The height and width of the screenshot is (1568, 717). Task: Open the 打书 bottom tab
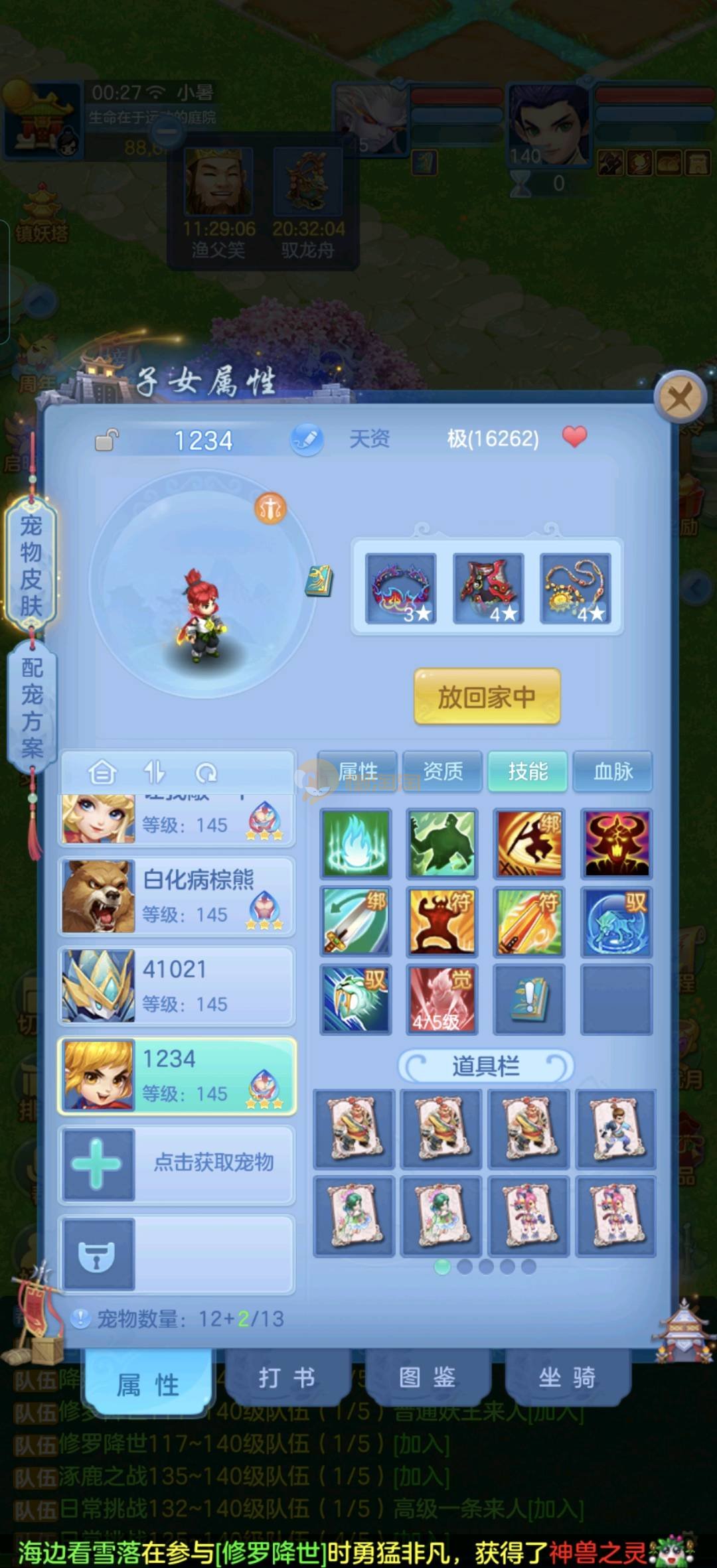tap(287, 1378)
